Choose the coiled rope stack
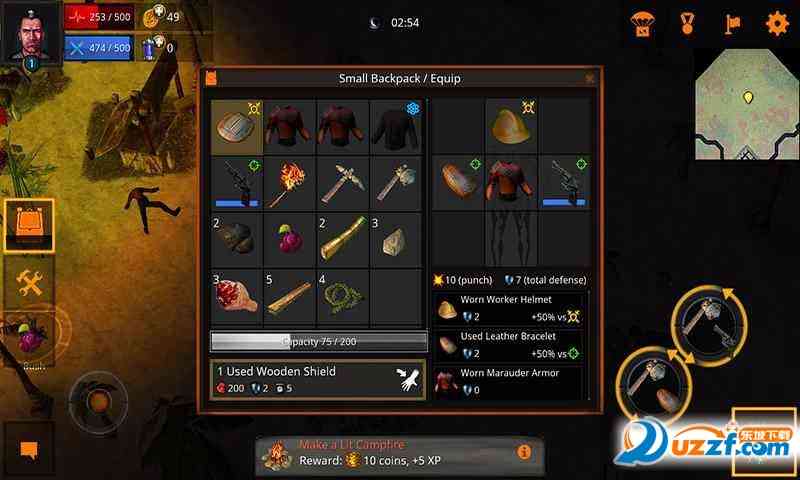800x480 pixels. coord(342,296)
